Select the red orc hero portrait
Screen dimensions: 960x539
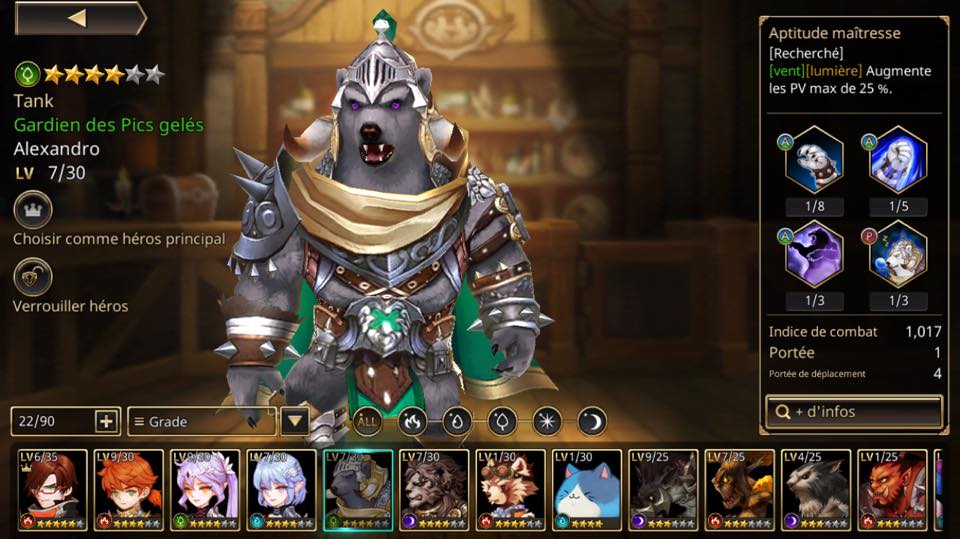[x=893, y=489]
